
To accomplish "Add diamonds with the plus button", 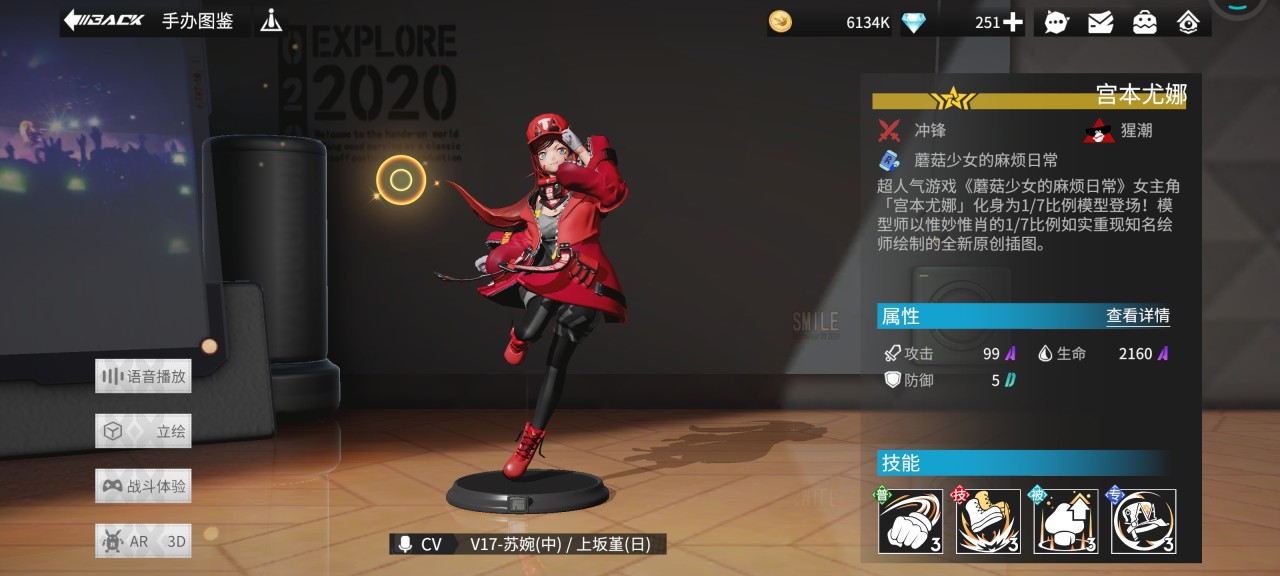I will coord(1013,22).
